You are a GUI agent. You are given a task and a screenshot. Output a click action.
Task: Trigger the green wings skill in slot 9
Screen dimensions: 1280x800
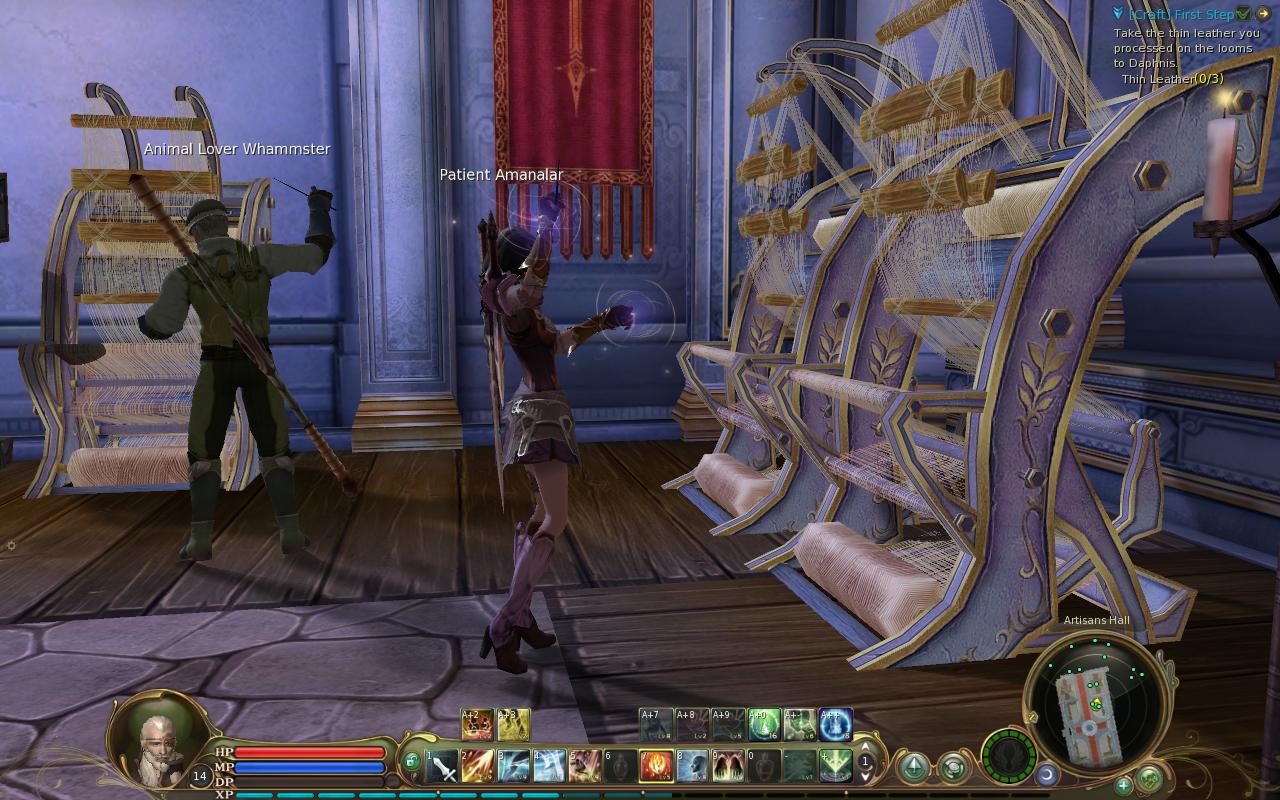[x=728, y=766]
